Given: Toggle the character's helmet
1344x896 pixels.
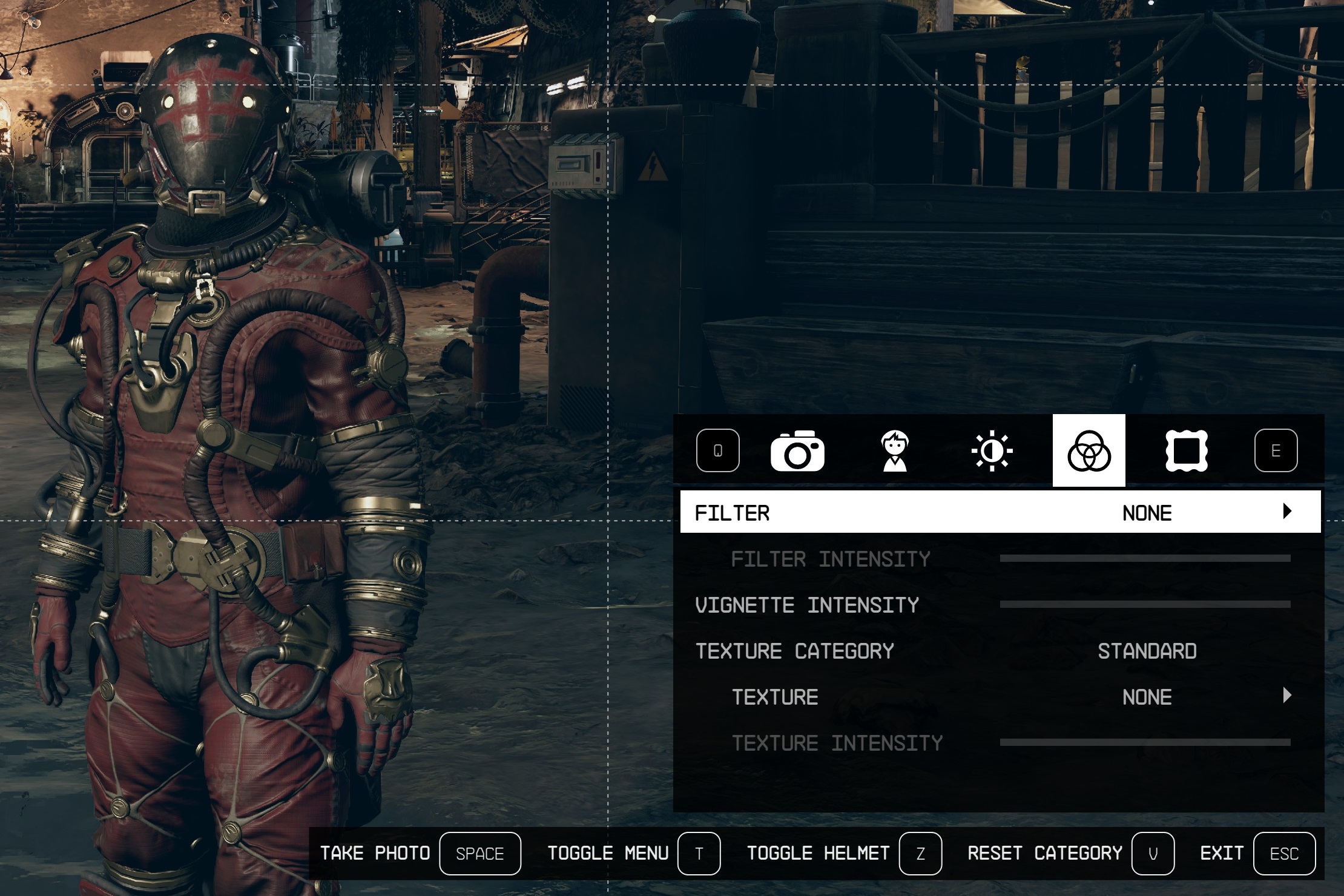Looking at the screenshot, I should [920, 854].
